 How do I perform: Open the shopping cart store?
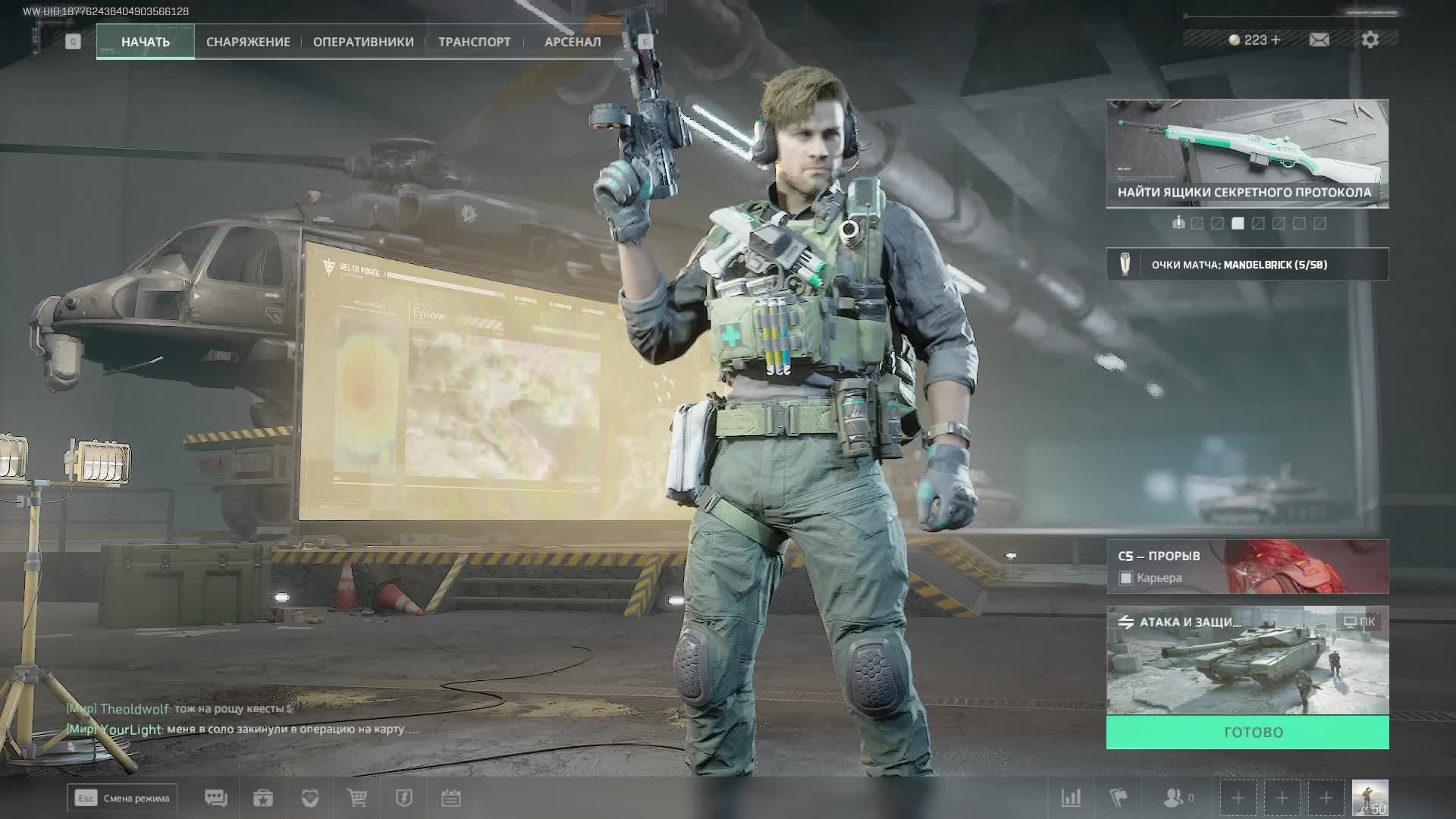357,798
